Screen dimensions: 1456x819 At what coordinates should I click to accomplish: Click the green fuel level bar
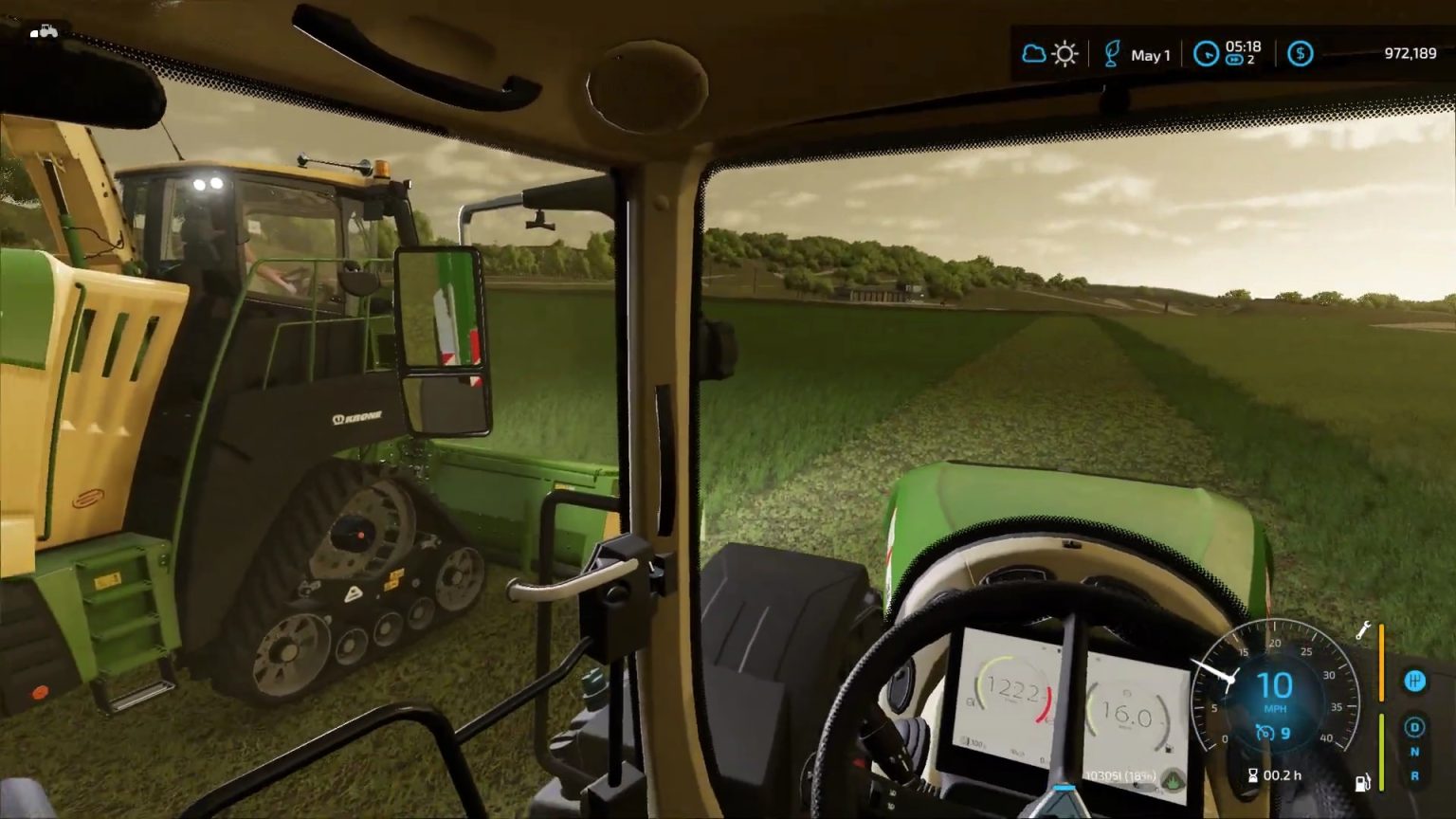(1382, 751)
